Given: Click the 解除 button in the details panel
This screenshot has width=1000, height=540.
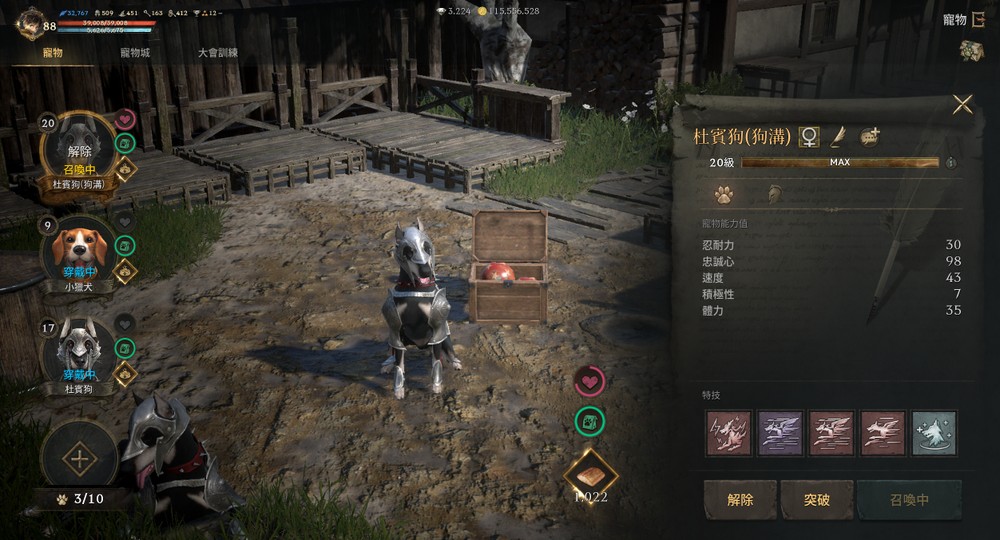Looking at the screenshot, I should click(740, 500).
